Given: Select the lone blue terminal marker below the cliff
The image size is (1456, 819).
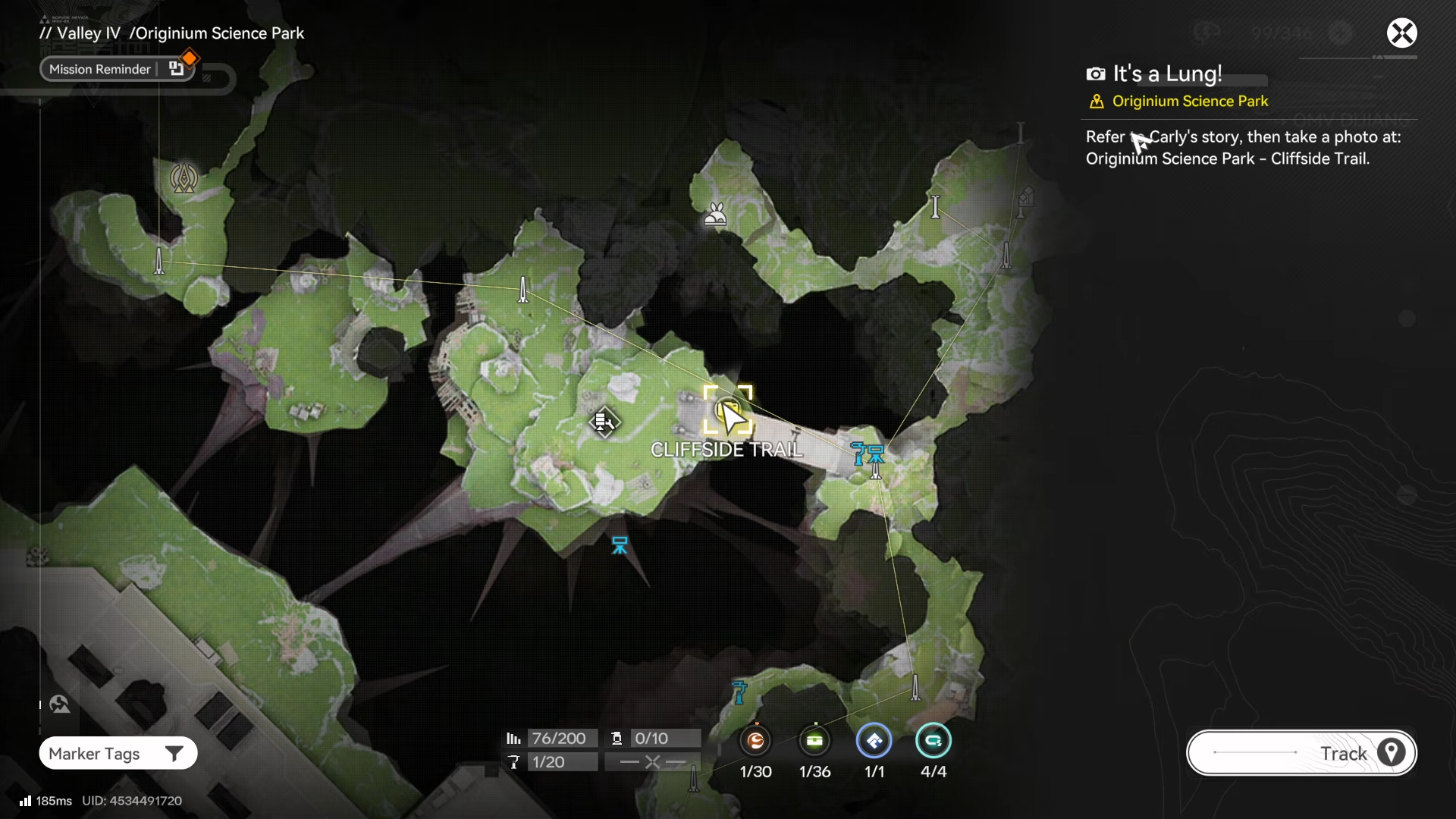Looking at the screenshot, I should pos(620,544).
